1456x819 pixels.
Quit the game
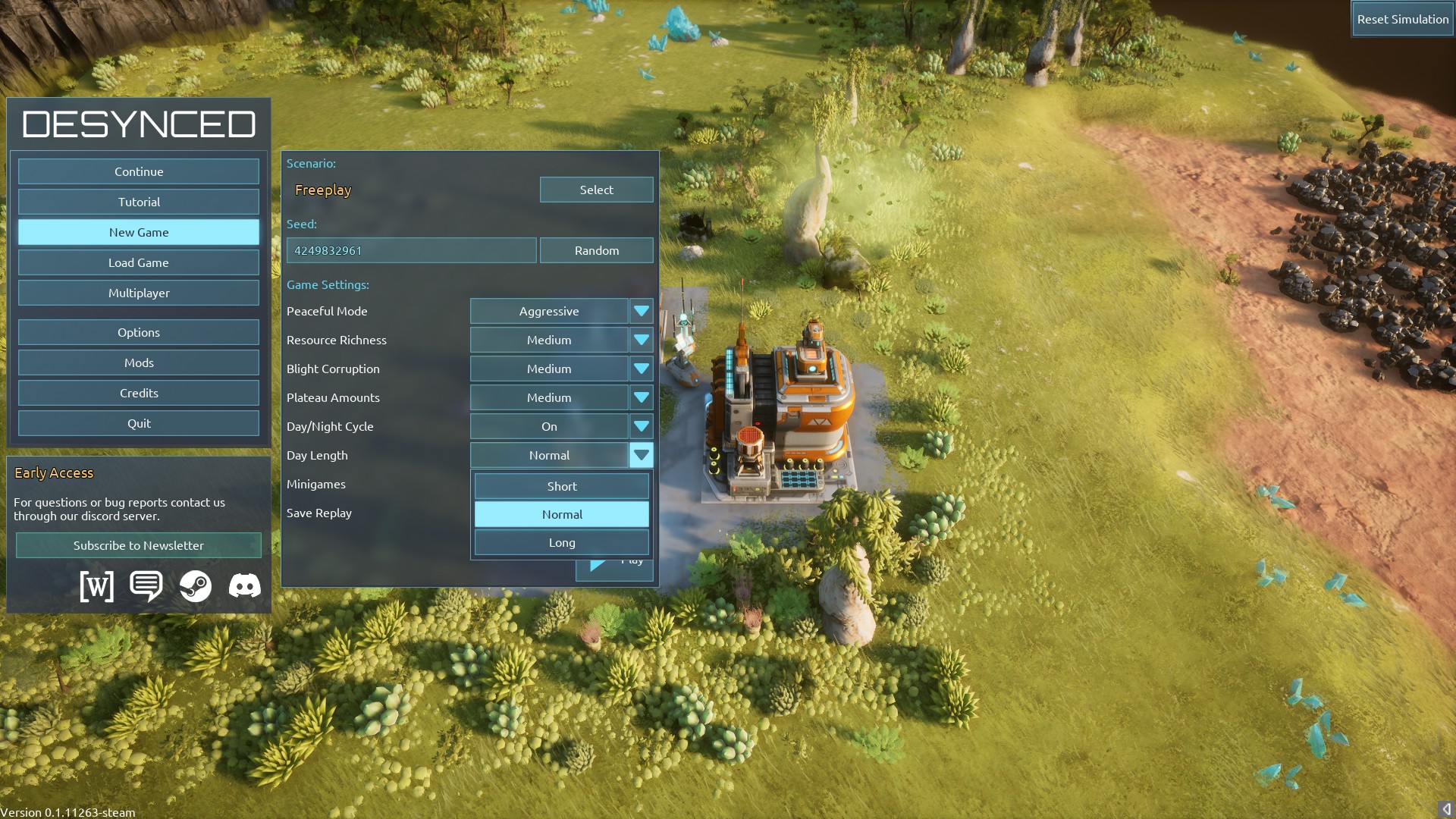click(x=139, y=423)
